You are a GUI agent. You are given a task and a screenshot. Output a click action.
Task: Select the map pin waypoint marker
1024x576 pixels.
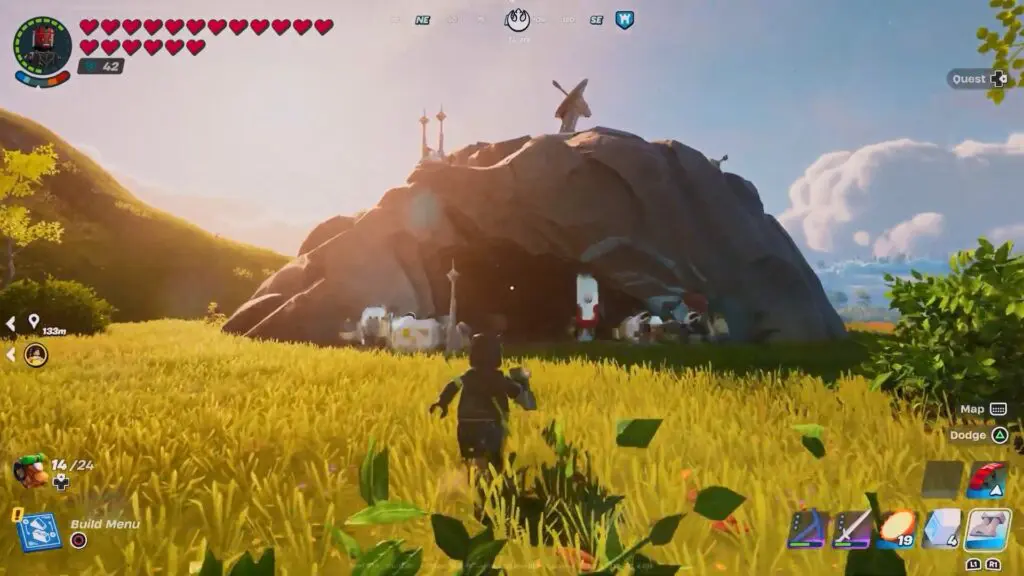coord(33,322)
